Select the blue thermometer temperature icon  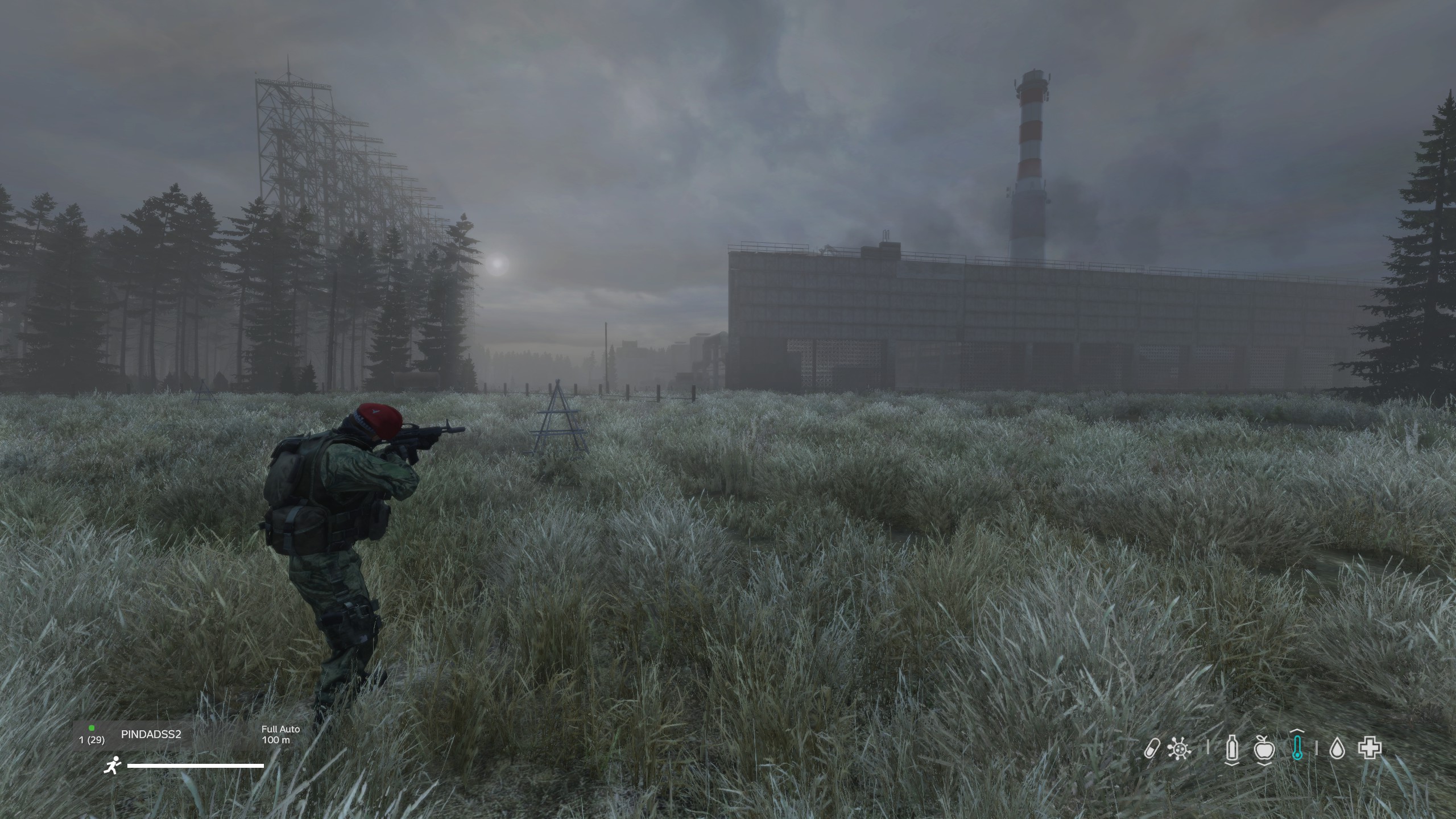(x=1296, y=748)
